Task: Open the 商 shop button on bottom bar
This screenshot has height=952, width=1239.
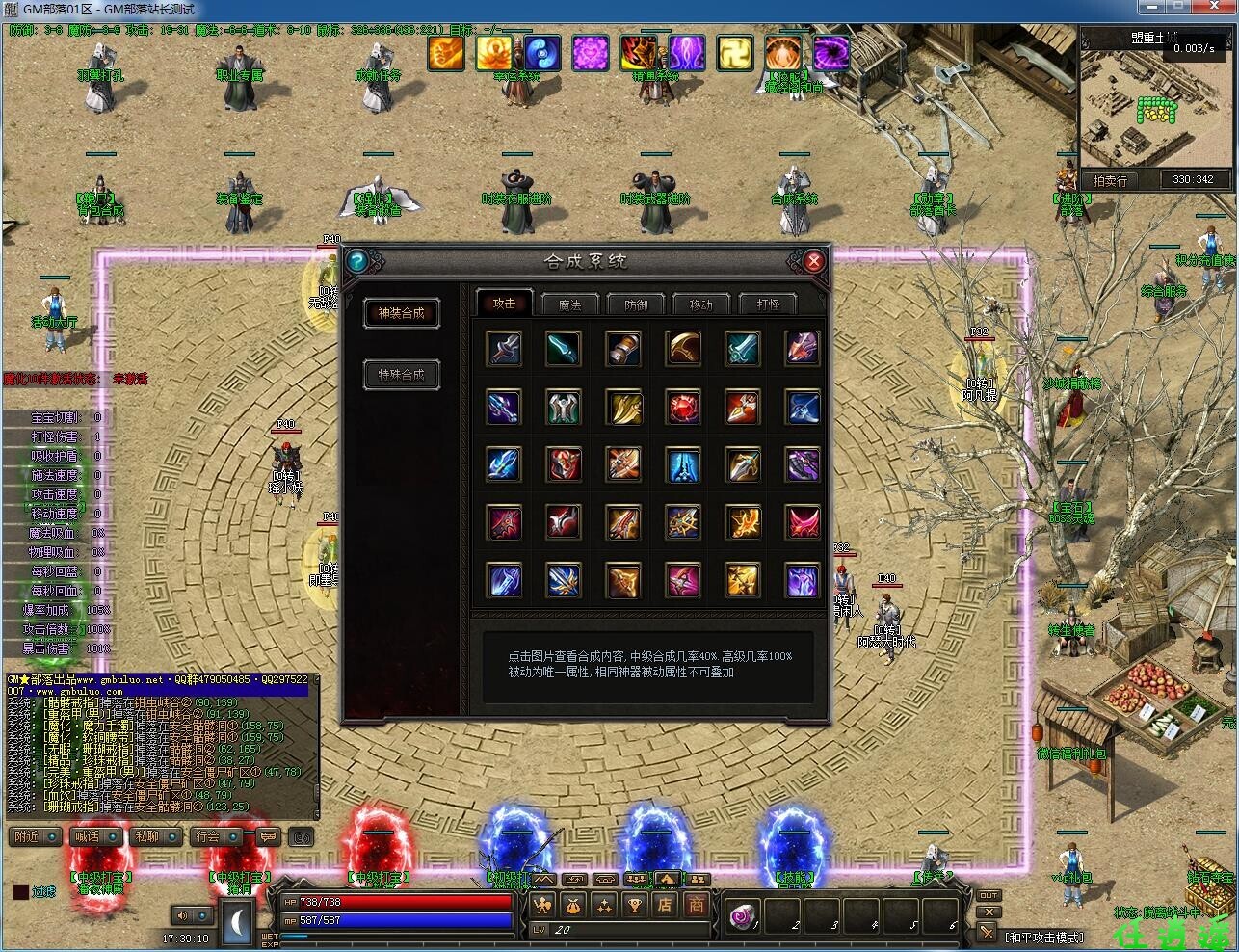Action: 696,905
